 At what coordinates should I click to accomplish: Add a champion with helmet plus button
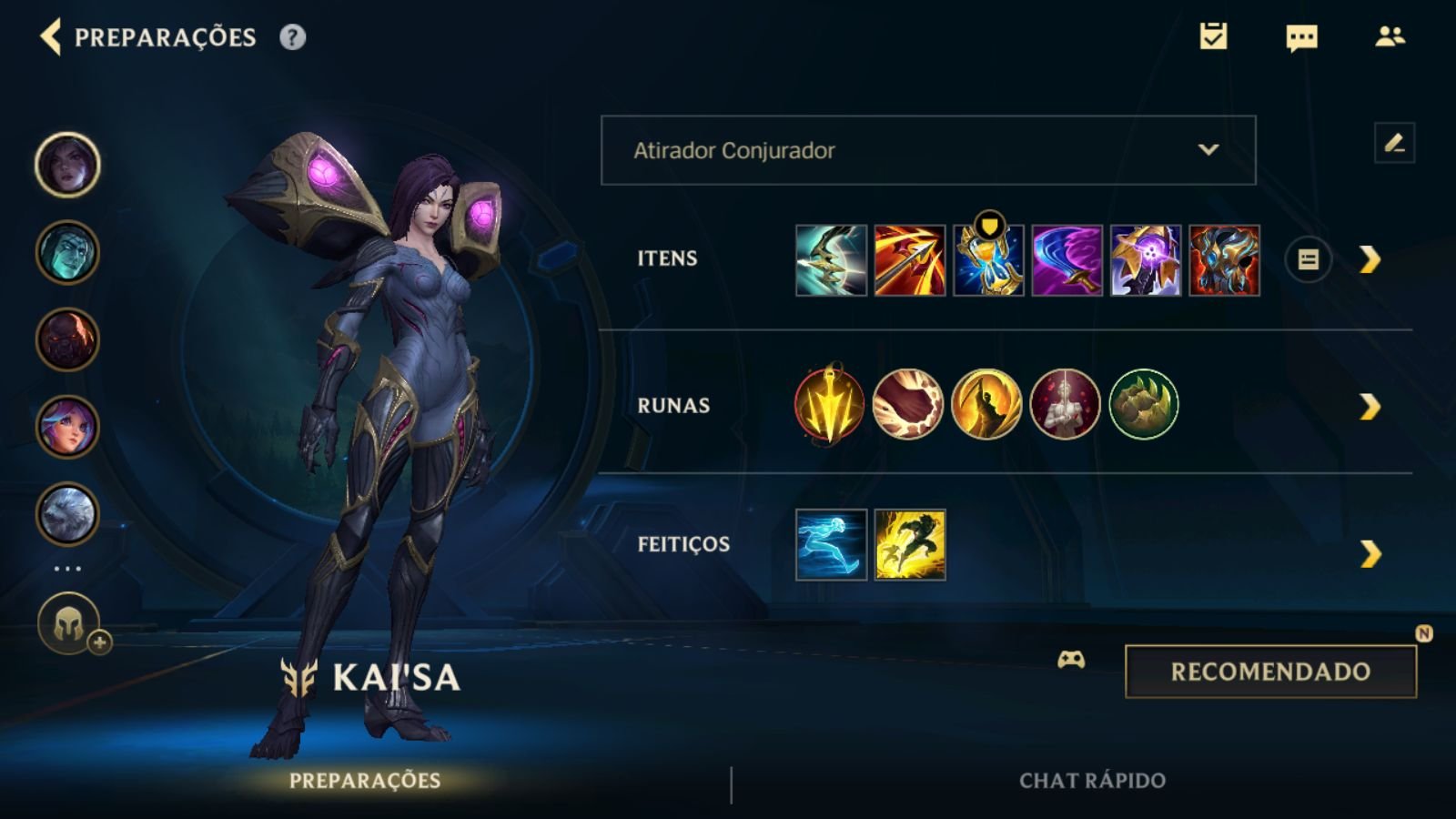69,625
